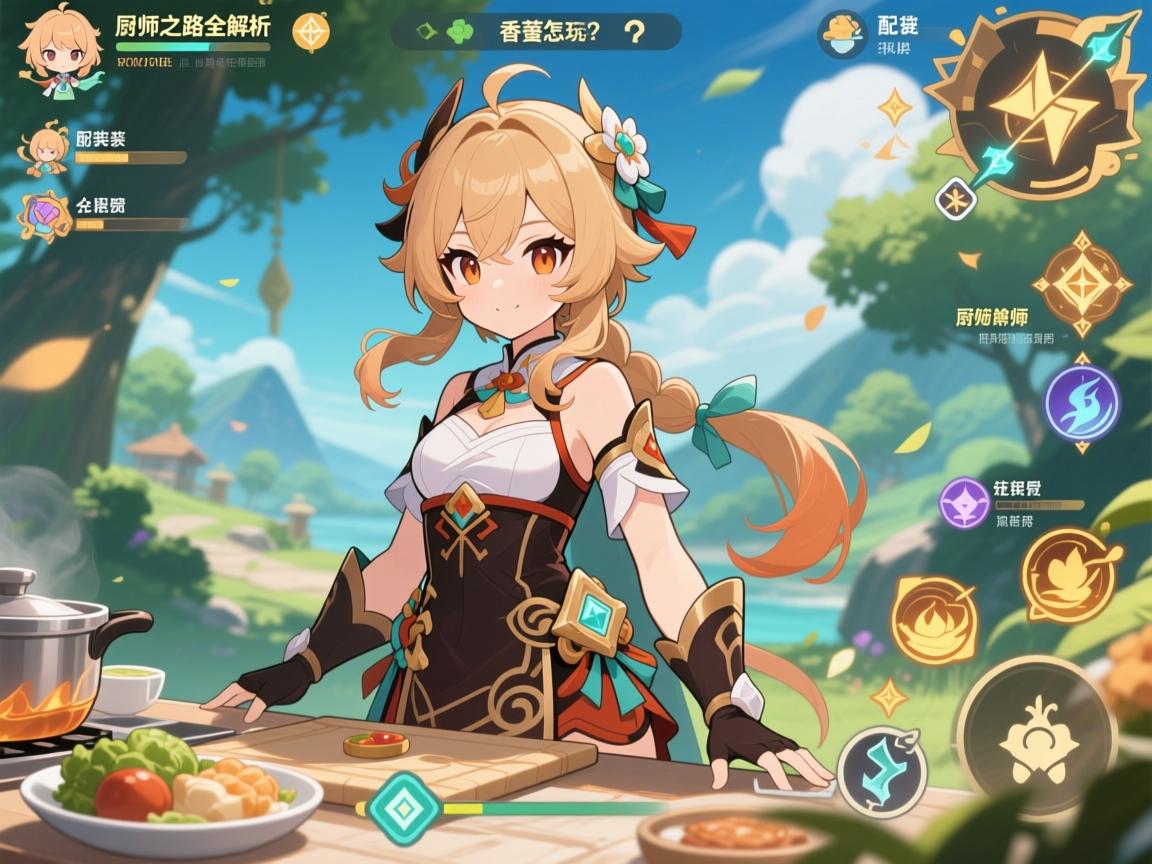1152x864 pixels.
Task: Open the question mark help button
Action: 632,32
